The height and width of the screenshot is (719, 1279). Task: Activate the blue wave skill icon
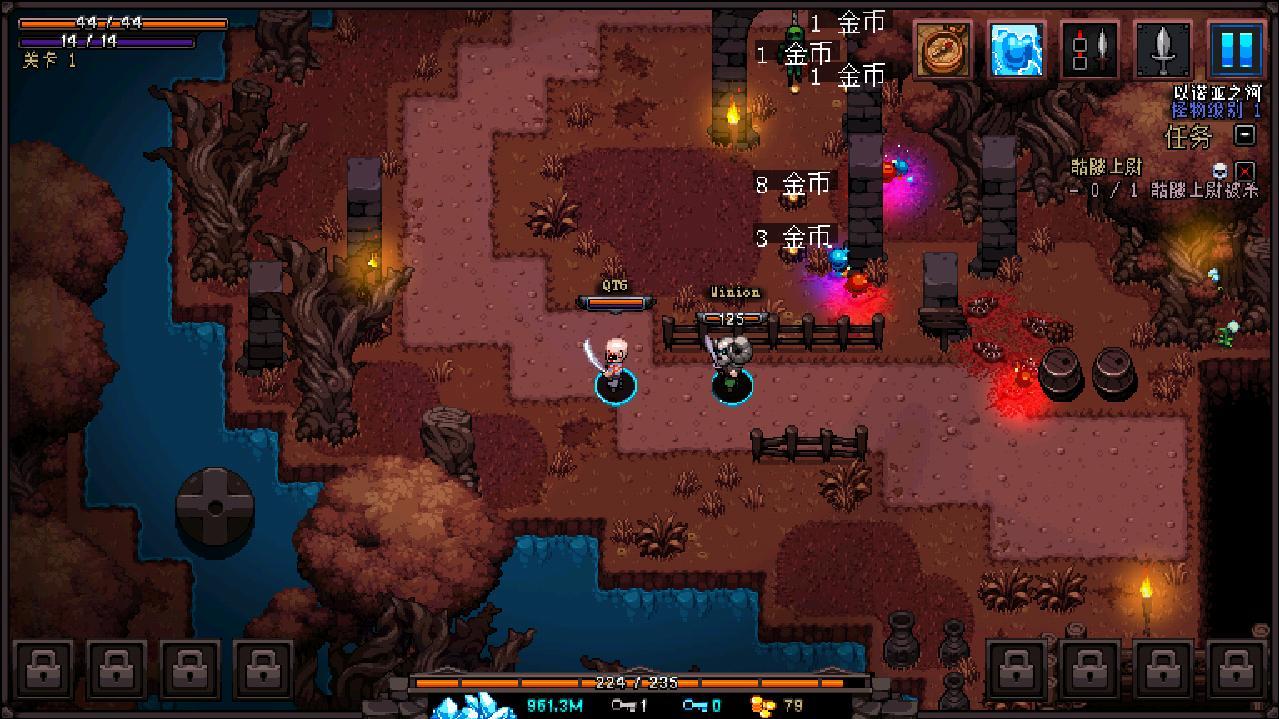[1016, 49]
